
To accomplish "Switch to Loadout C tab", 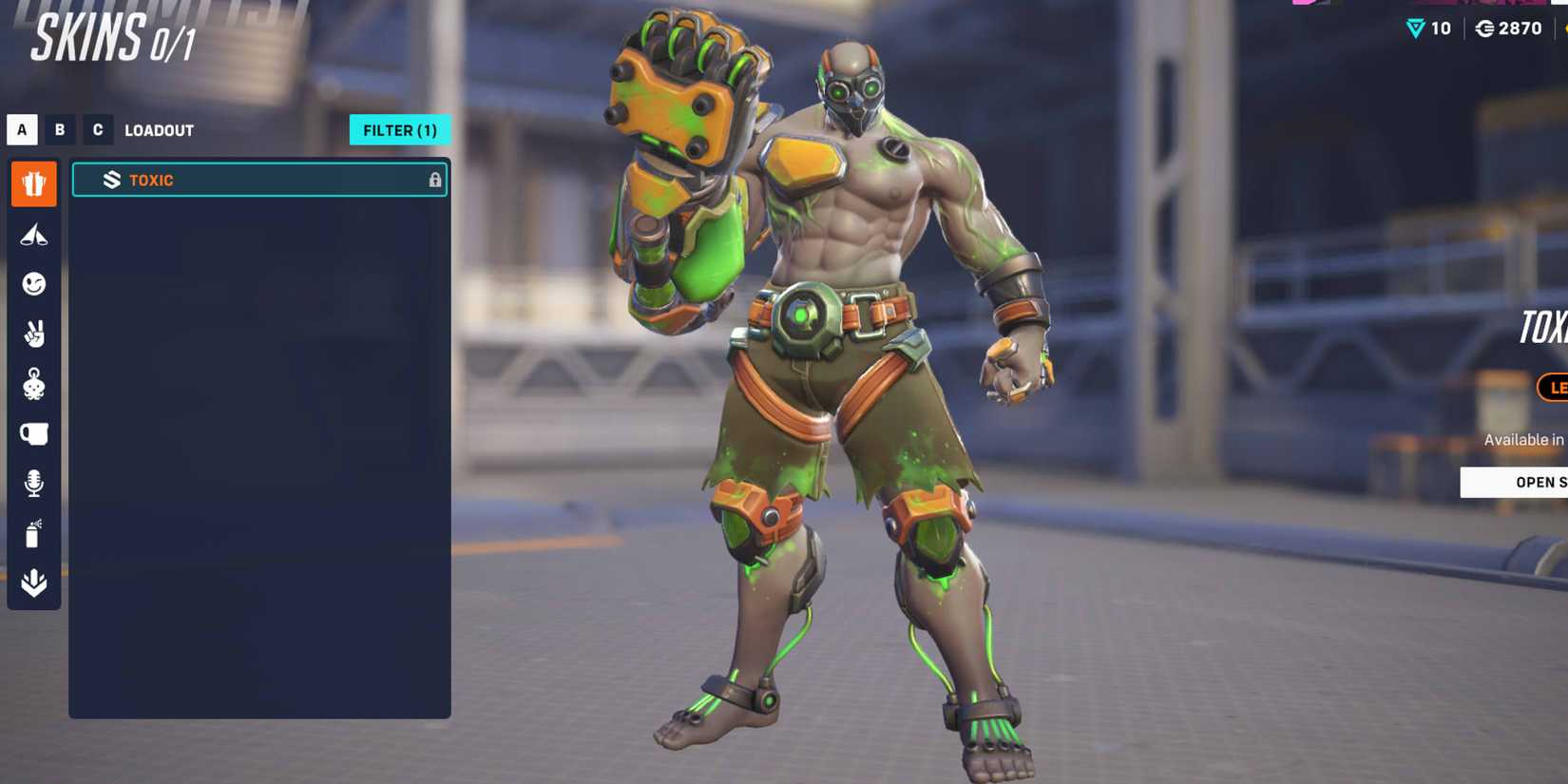I will (98, 129).
